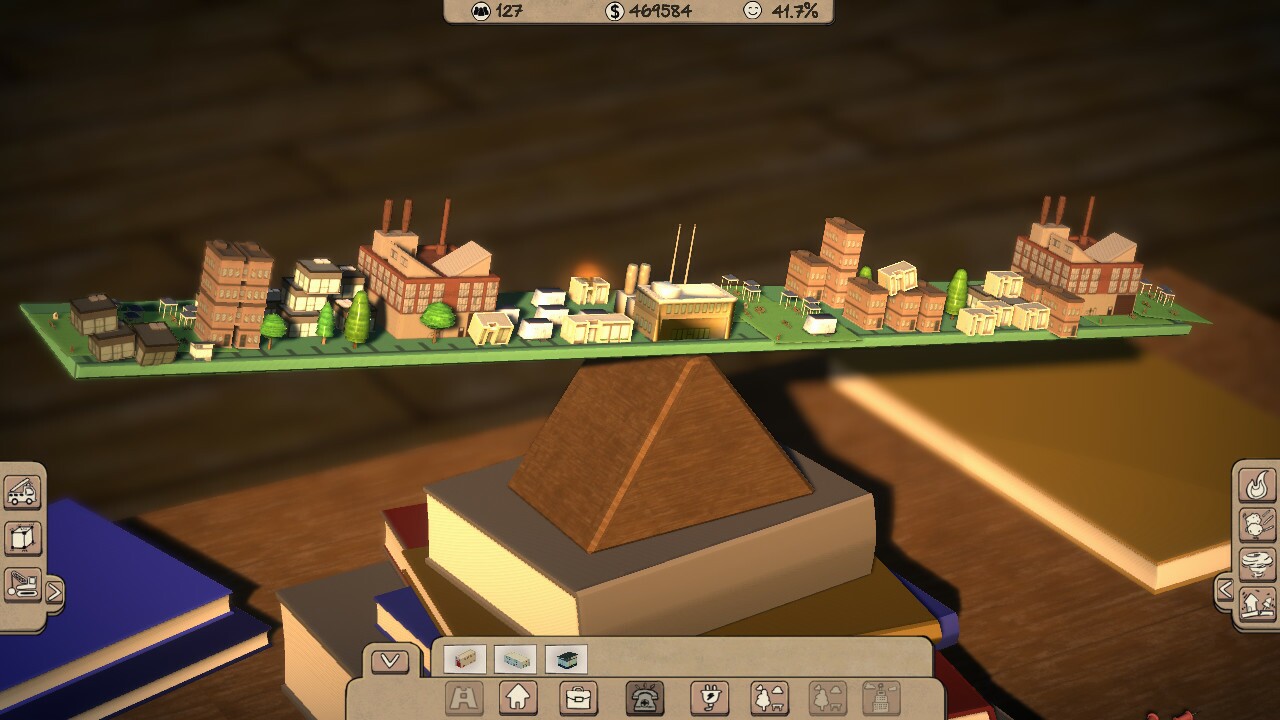Activate the fire truck rescue tool

[24, 491]
